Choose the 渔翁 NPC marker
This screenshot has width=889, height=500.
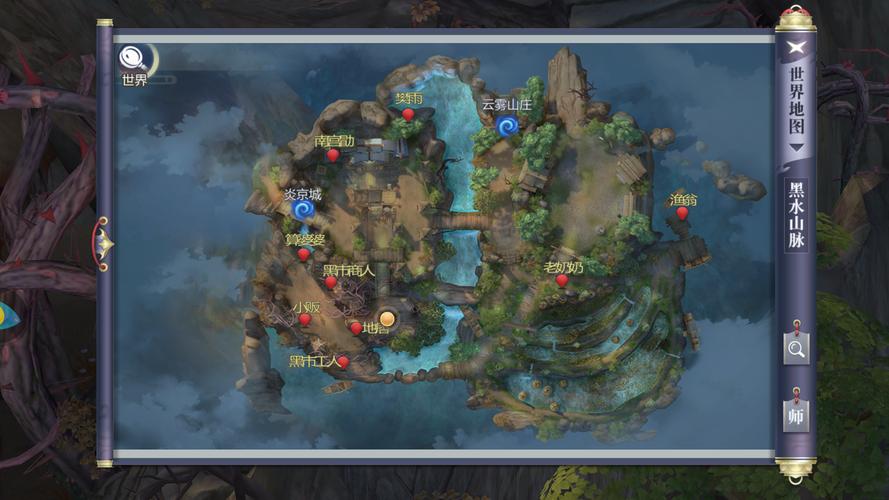(x=683, y=213)
